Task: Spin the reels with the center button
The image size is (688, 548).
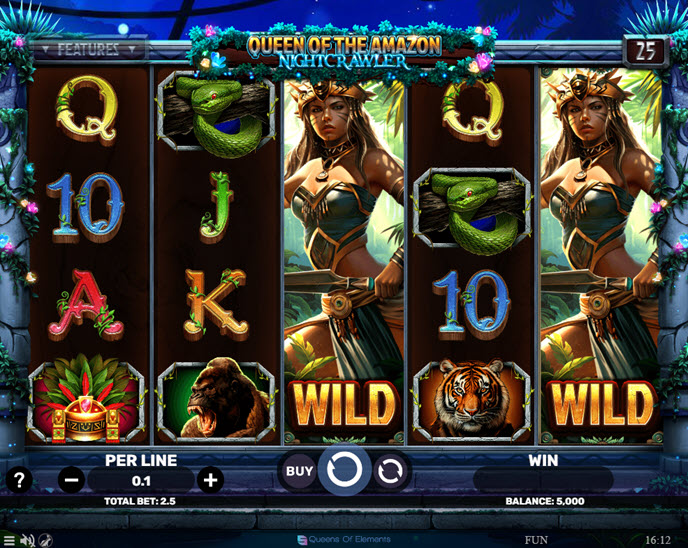Action: click(345, 469)
